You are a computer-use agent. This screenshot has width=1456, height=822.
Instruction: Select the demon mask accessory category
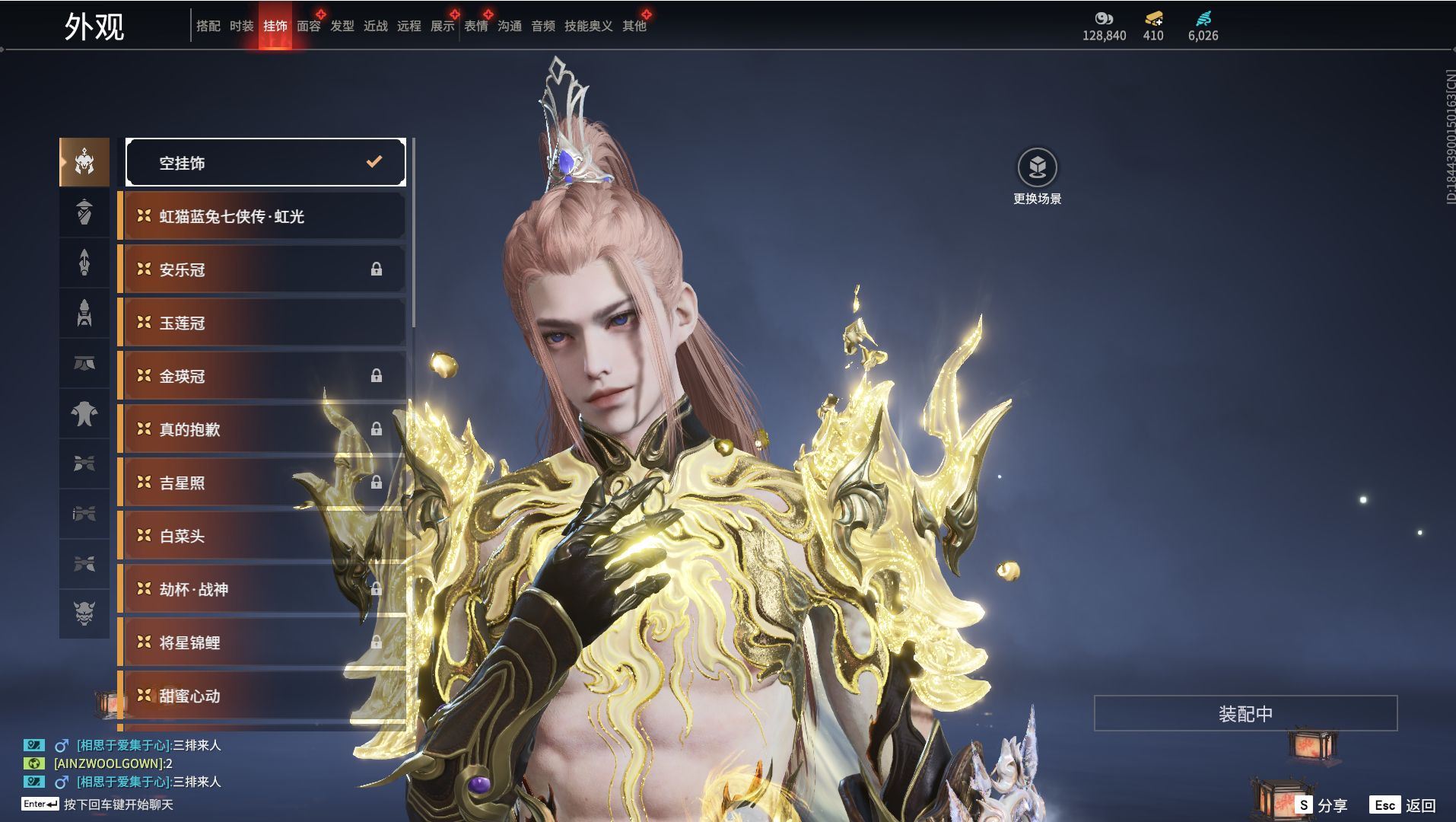point(84,613)
